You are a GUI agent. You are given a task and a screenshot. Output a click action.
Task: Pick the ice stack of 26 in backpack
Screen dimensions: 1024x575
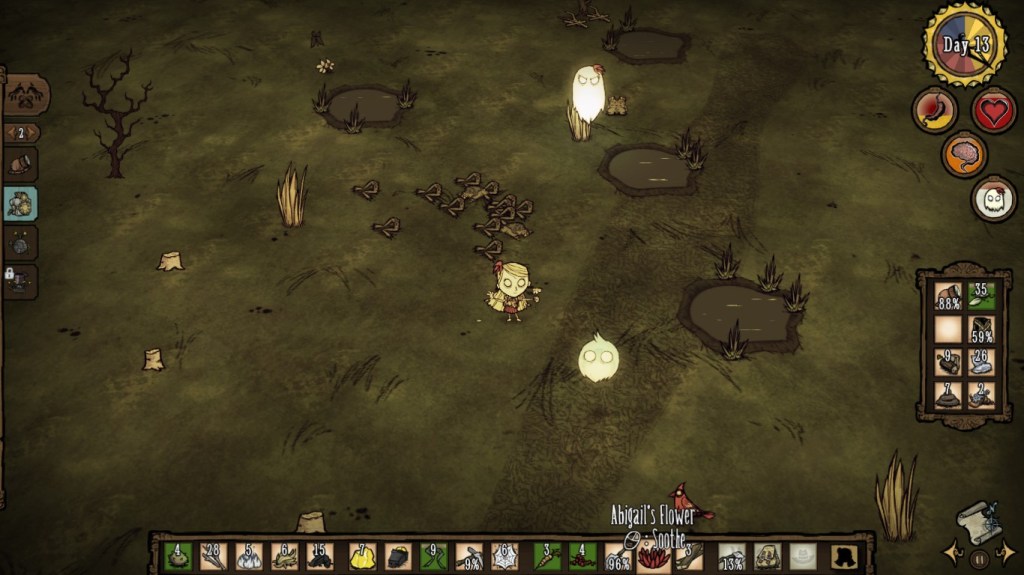(x=981, y=362)
